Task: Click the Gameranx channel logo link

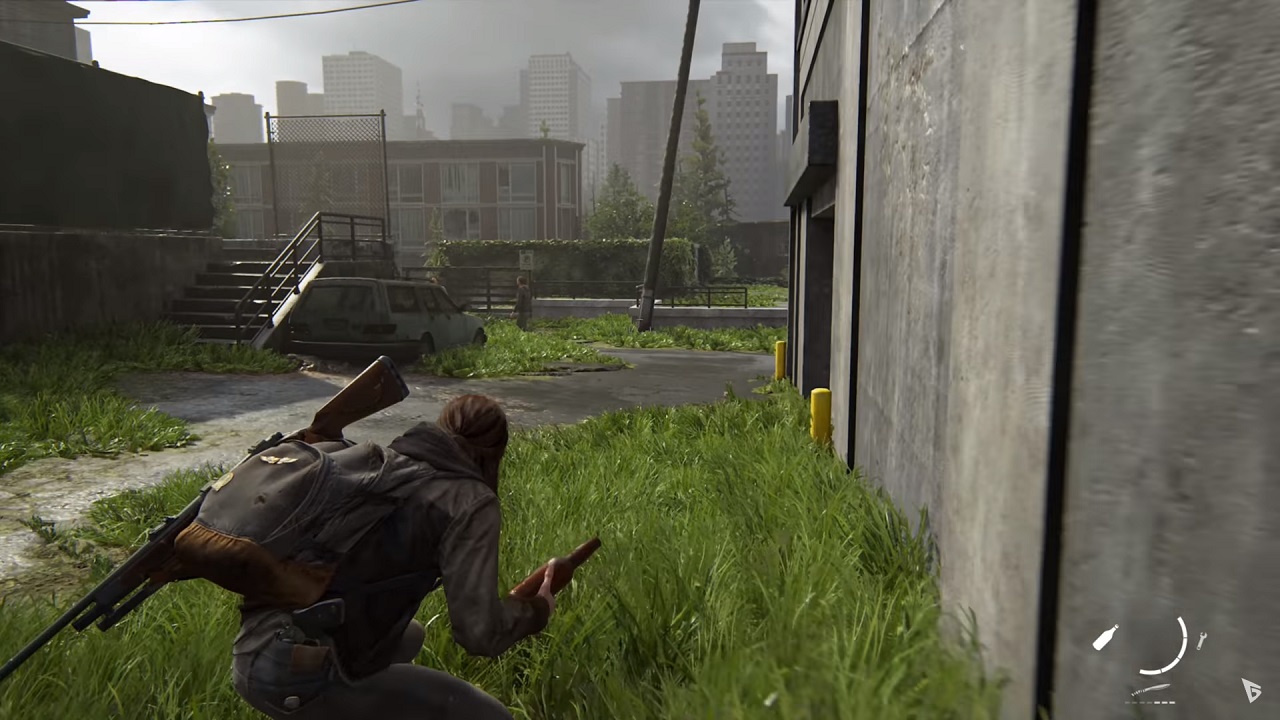Action: tap(1252, 688)
